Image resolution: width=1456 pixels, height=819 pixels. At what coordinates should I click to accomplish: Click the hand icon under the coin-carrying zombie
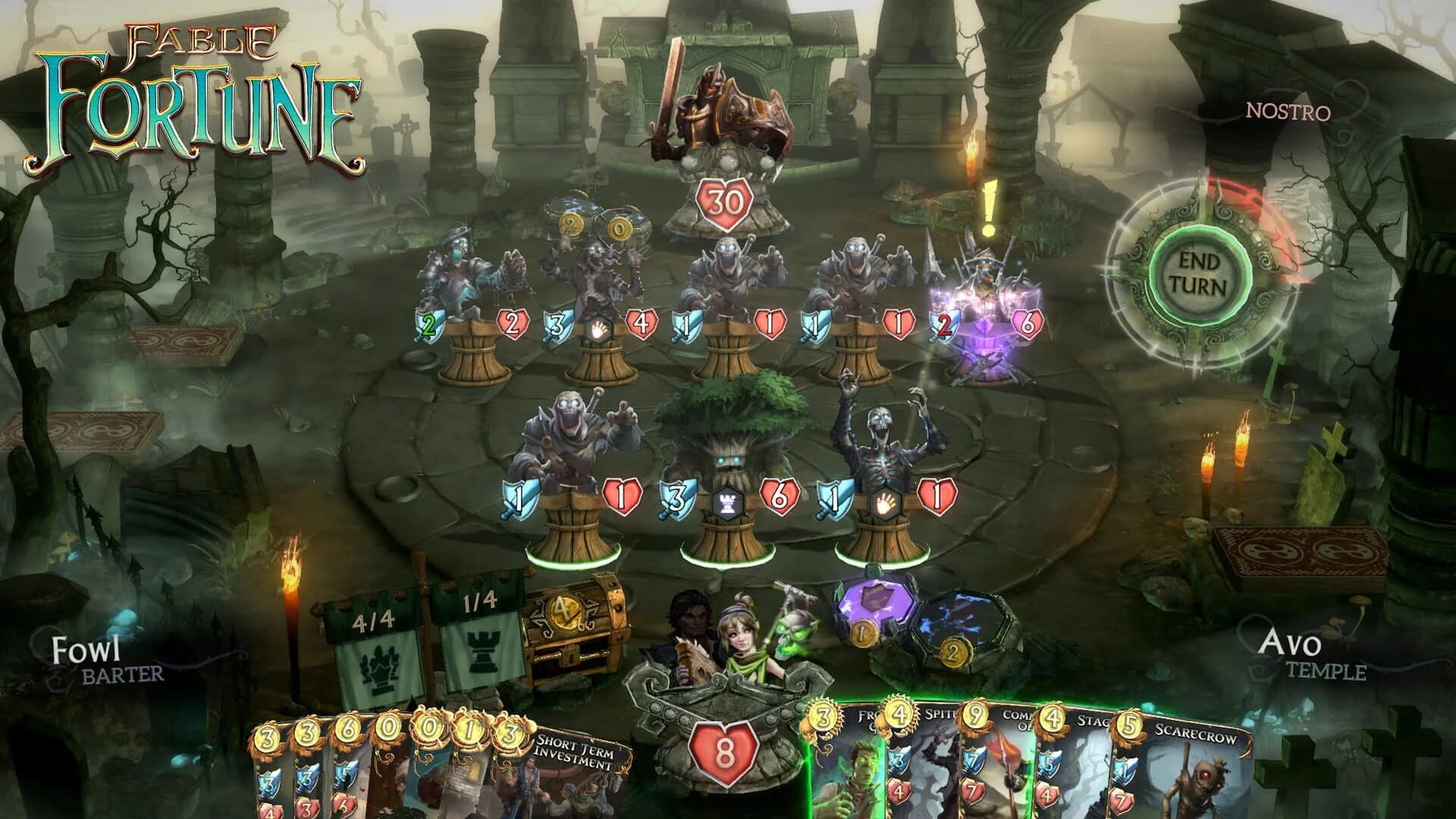[598, 329]
